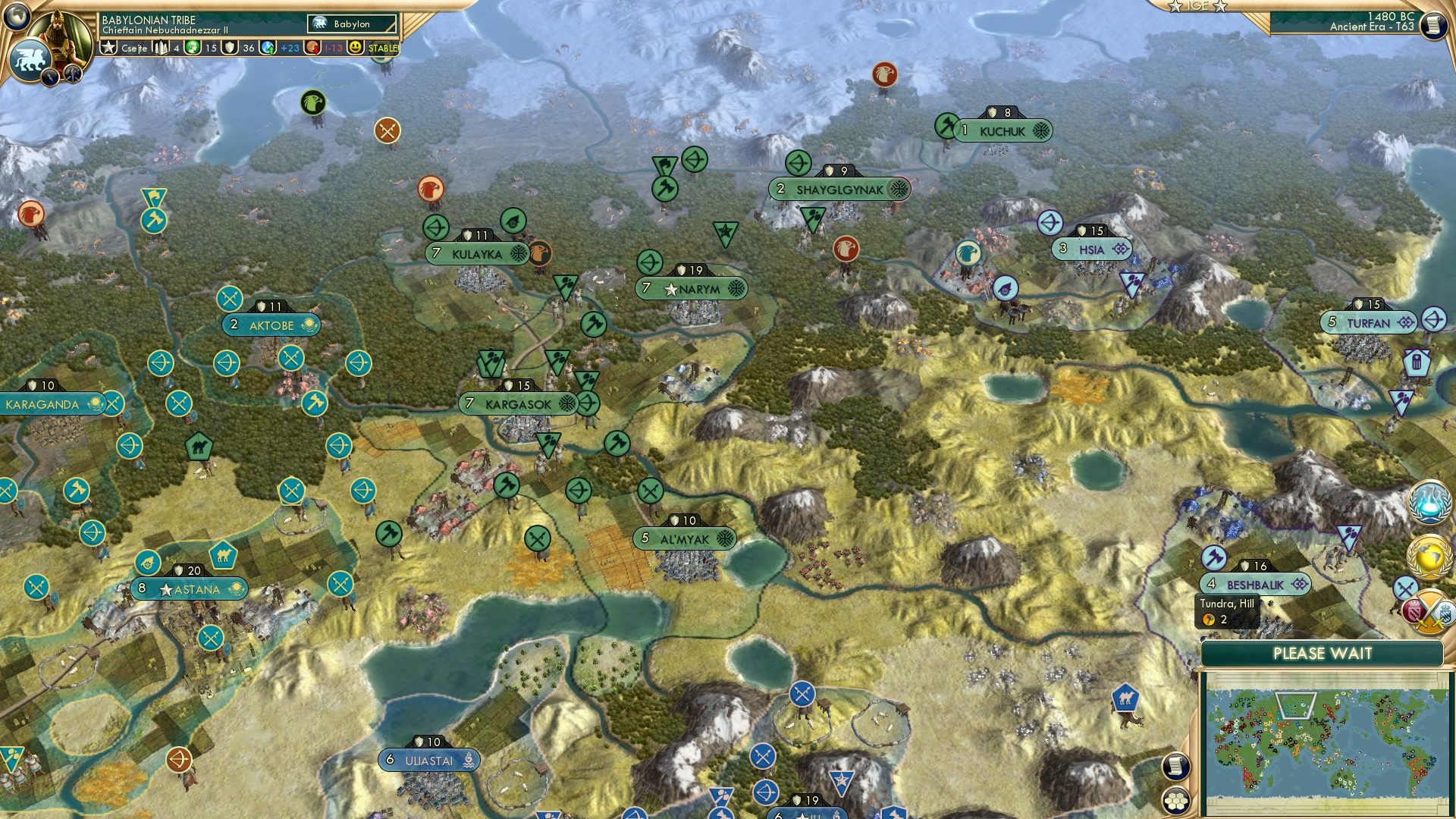Click the STABLE smiley happiness icon

[x=353, y=48]
